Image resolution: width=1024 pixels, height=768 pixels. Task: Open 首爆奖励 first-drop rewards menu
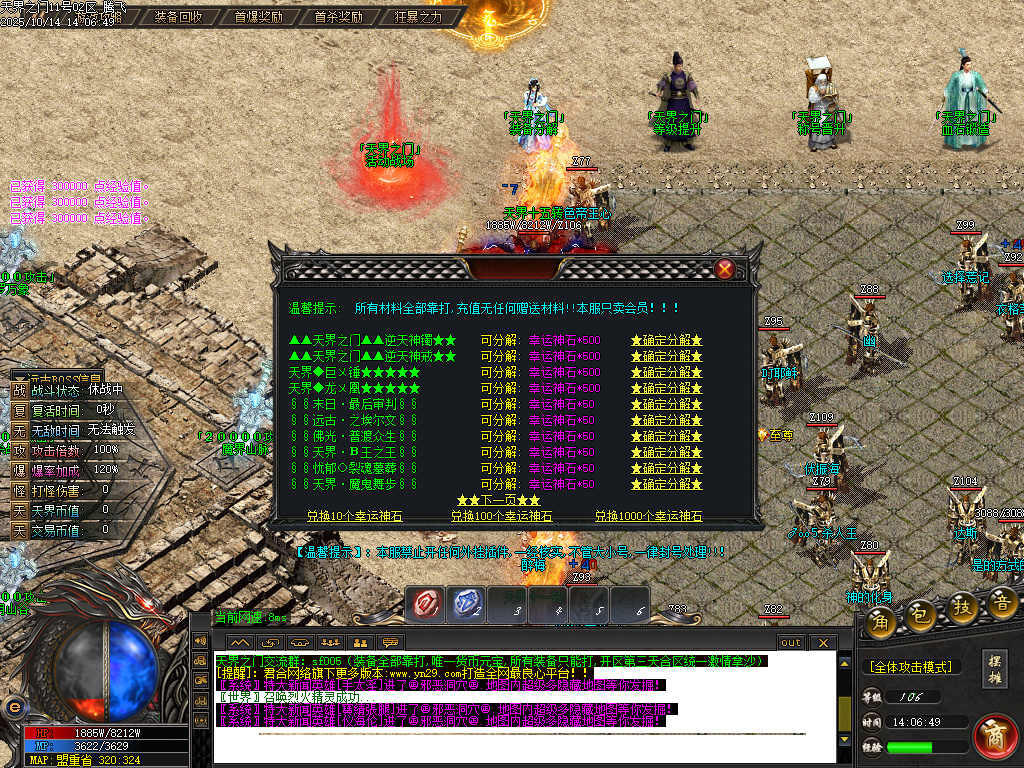click(258, 17)
